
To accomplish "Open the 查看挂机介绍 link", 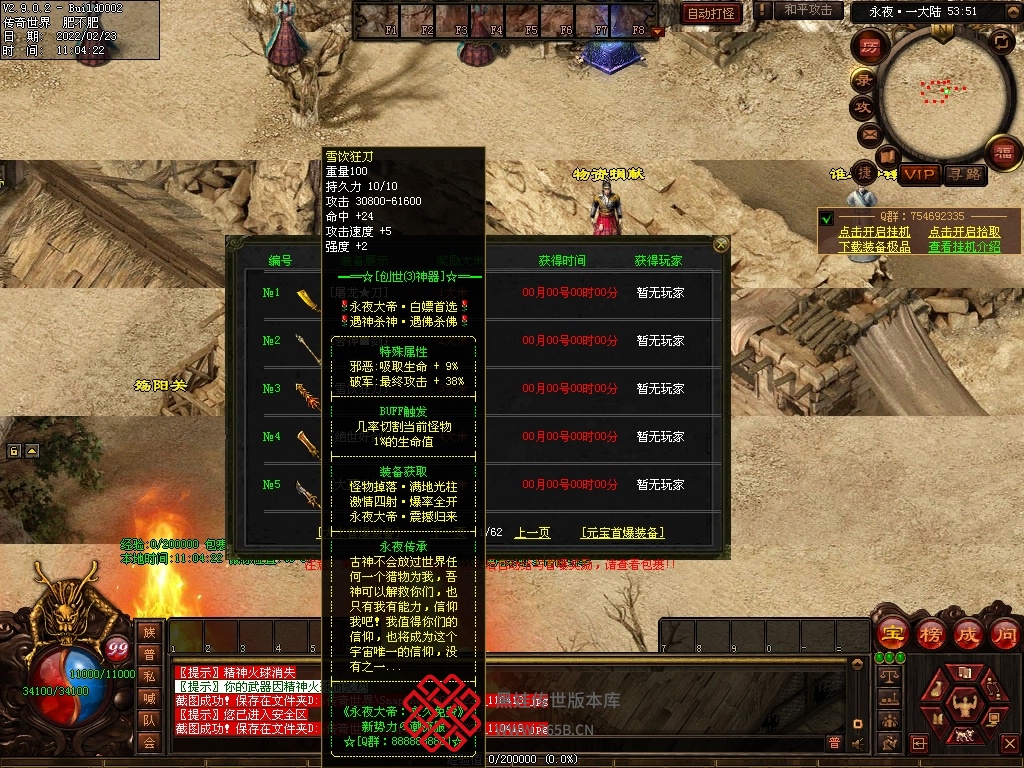I will 964,246.
